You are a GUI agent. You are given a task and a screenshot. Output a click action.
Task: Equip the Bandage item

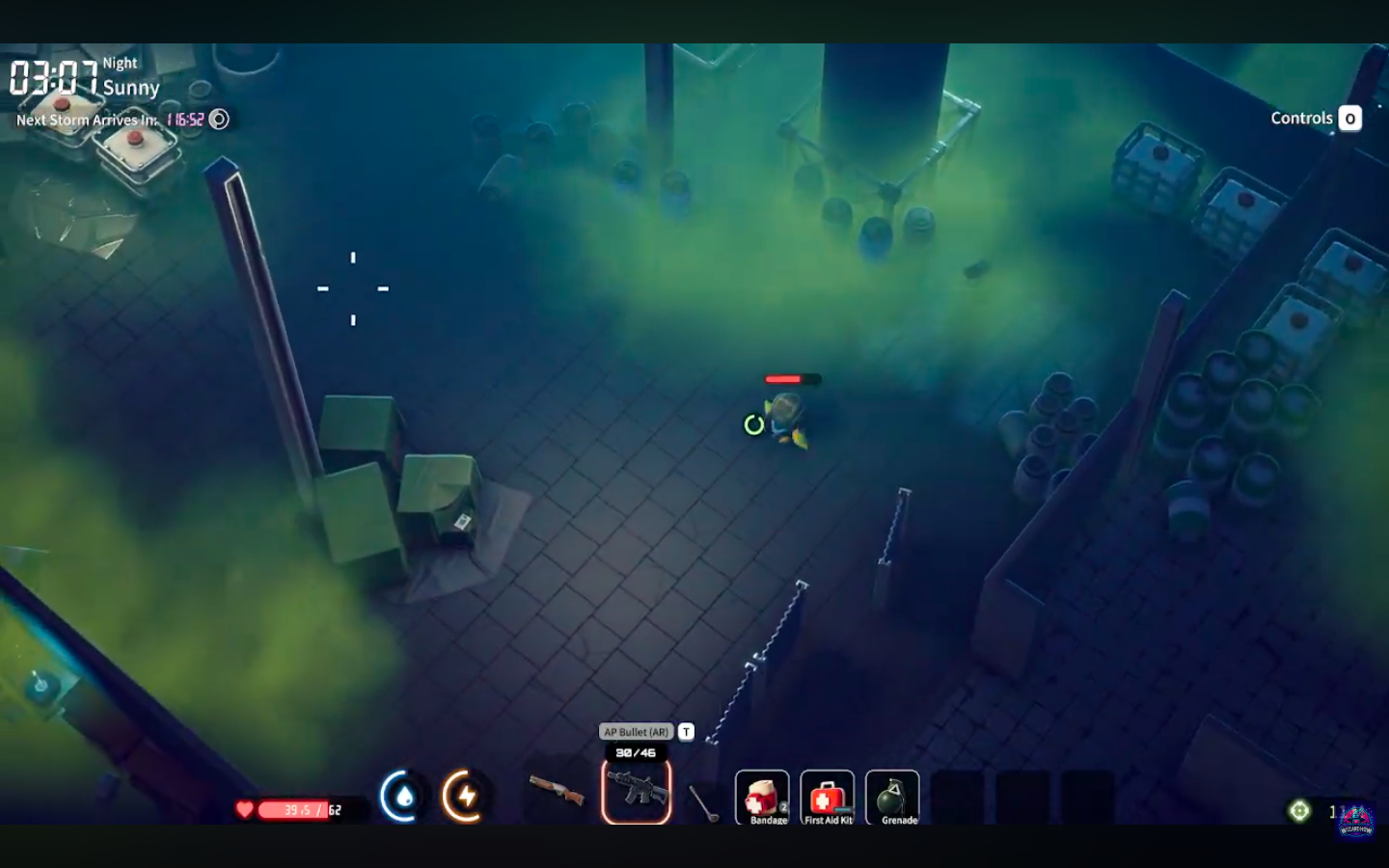[x=762, y=796]
